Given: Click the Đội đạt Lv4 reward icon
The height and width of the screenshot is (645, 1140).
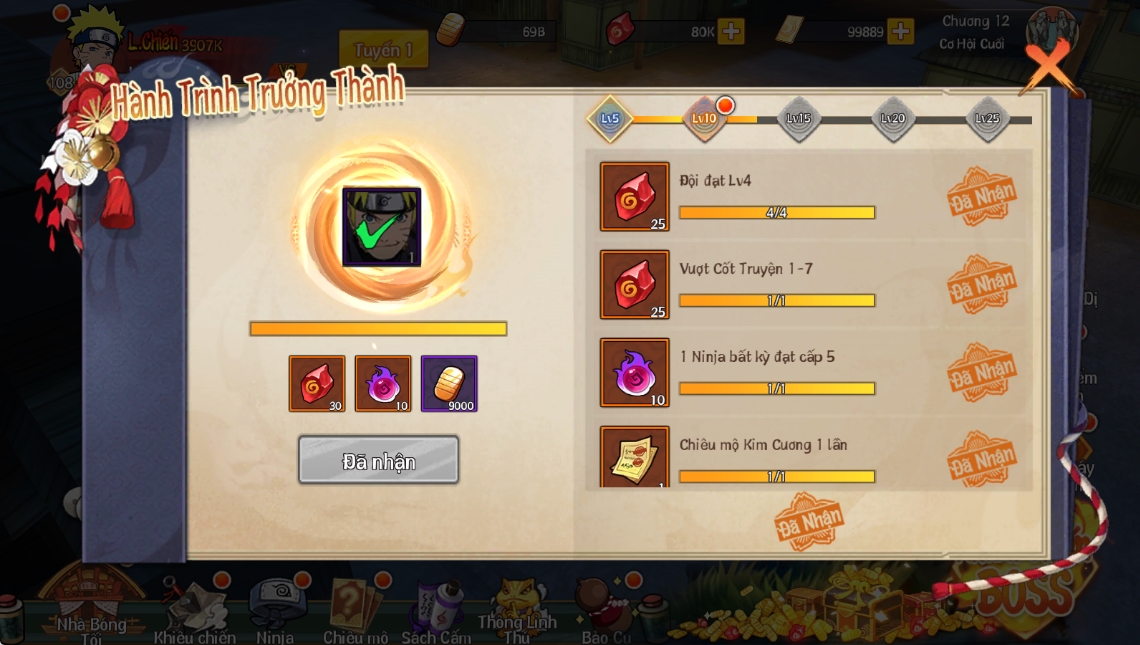Looking at the screenshot, I should click(x=635, y=197).
